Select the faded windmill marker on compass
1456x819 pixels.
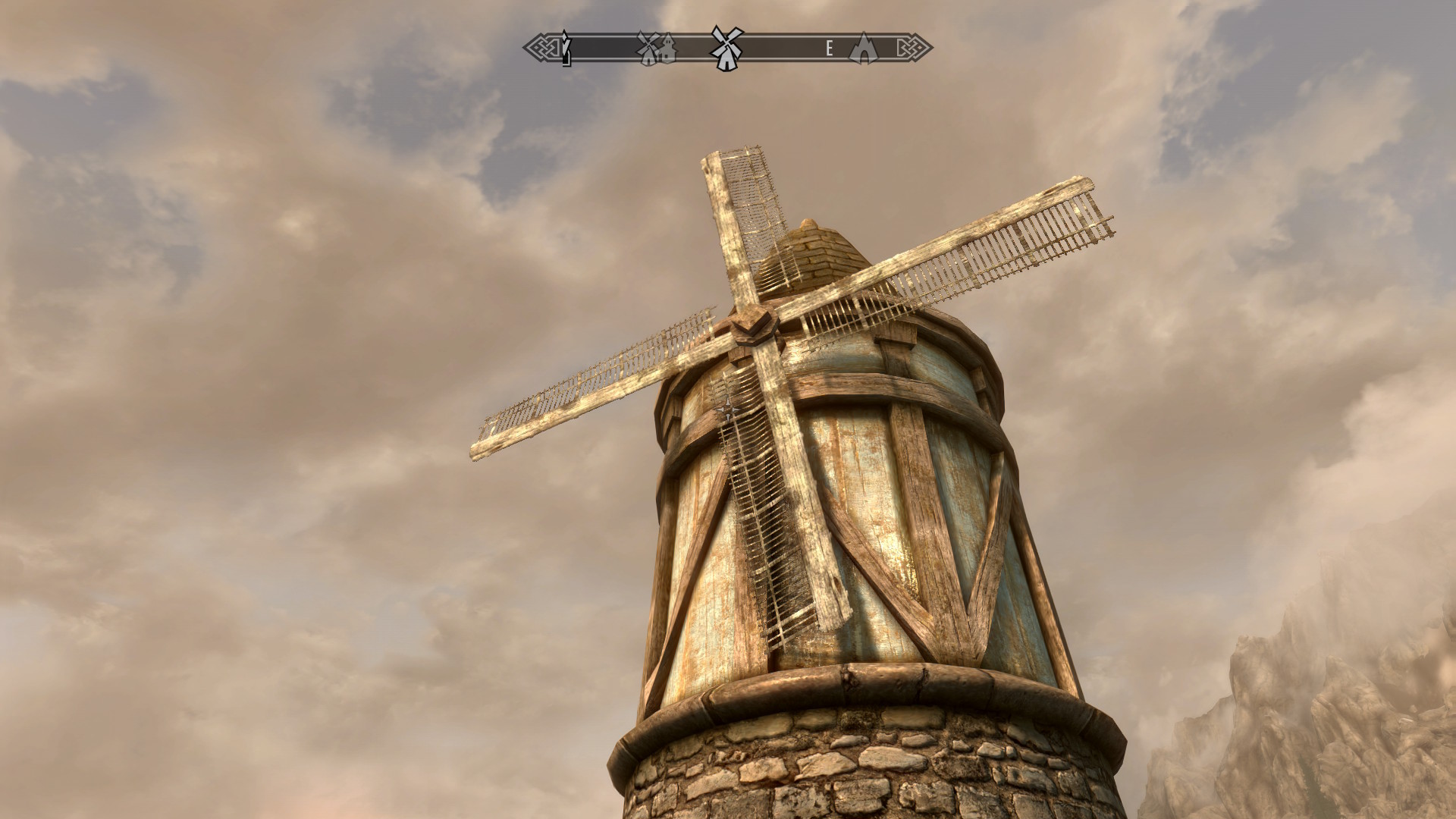click(648, 49)
